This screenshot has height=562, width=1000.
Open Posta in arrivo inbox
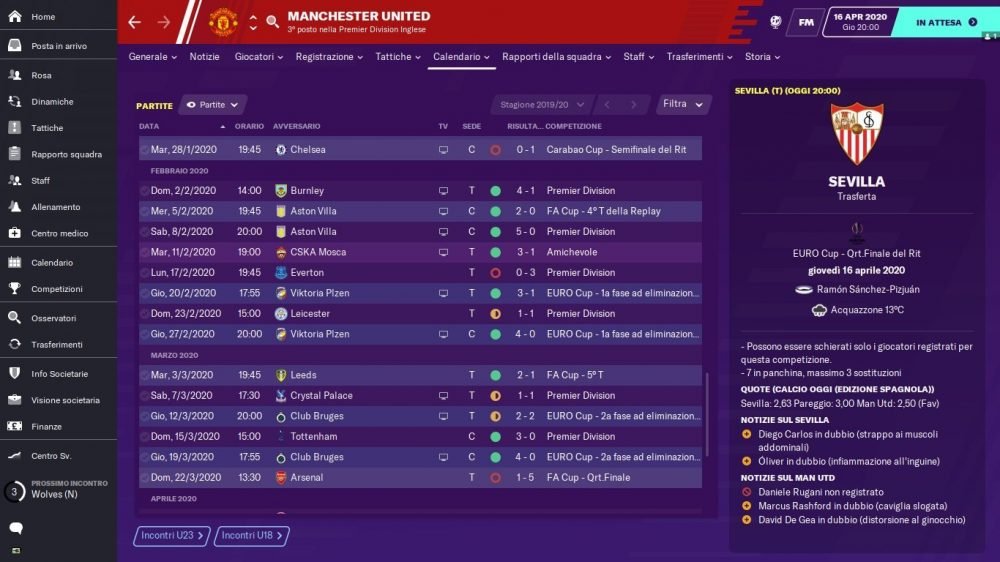58,46
